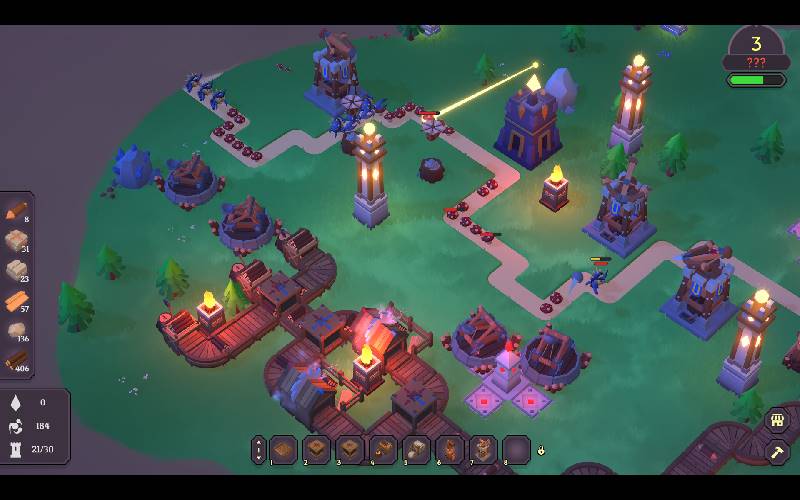The height and width of the screenshot is (500, 800).
Task: Click the empty hotbar slot 8
Action: tap(516, 450)
